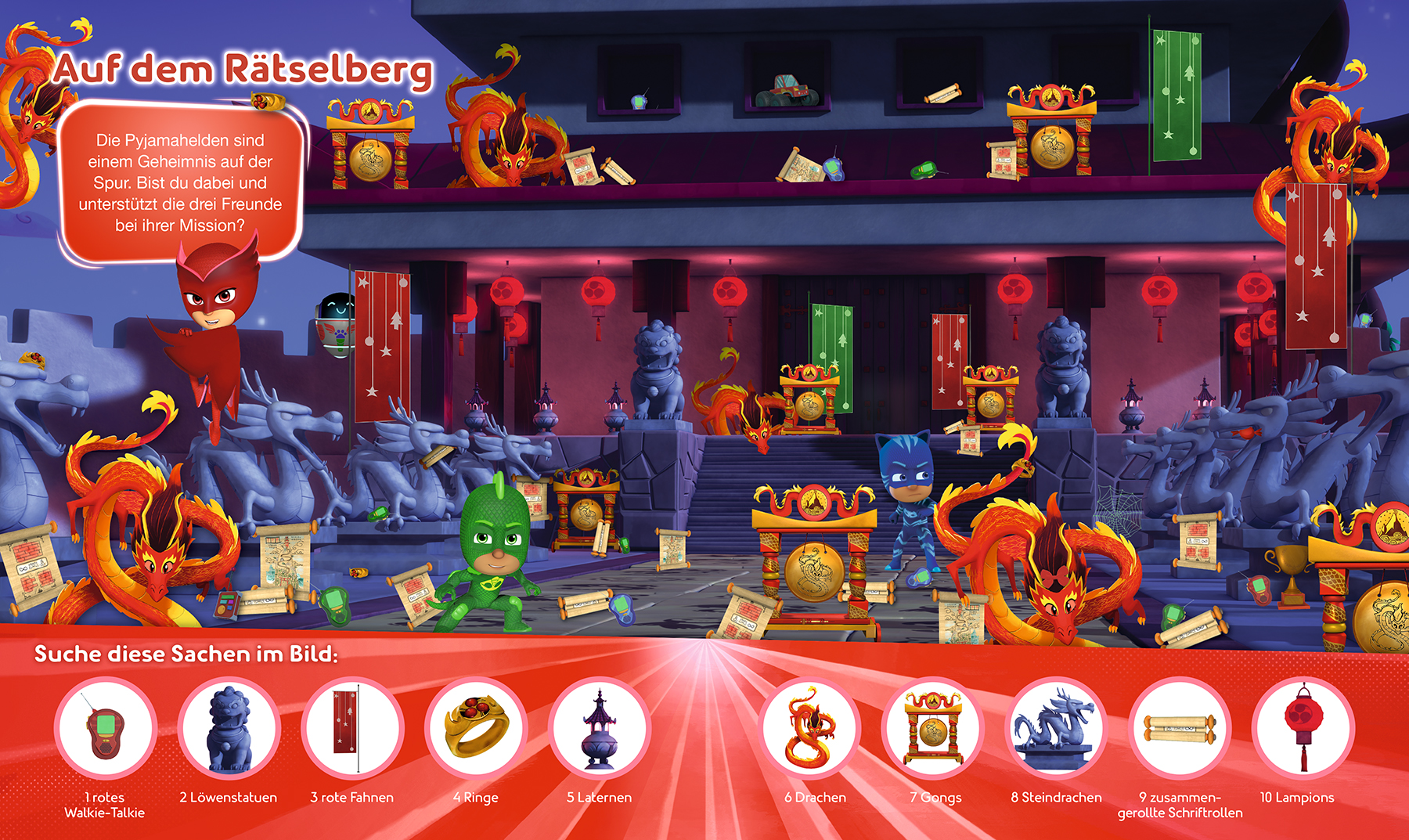Click the Gongs search icon

(x=932, y=729)
